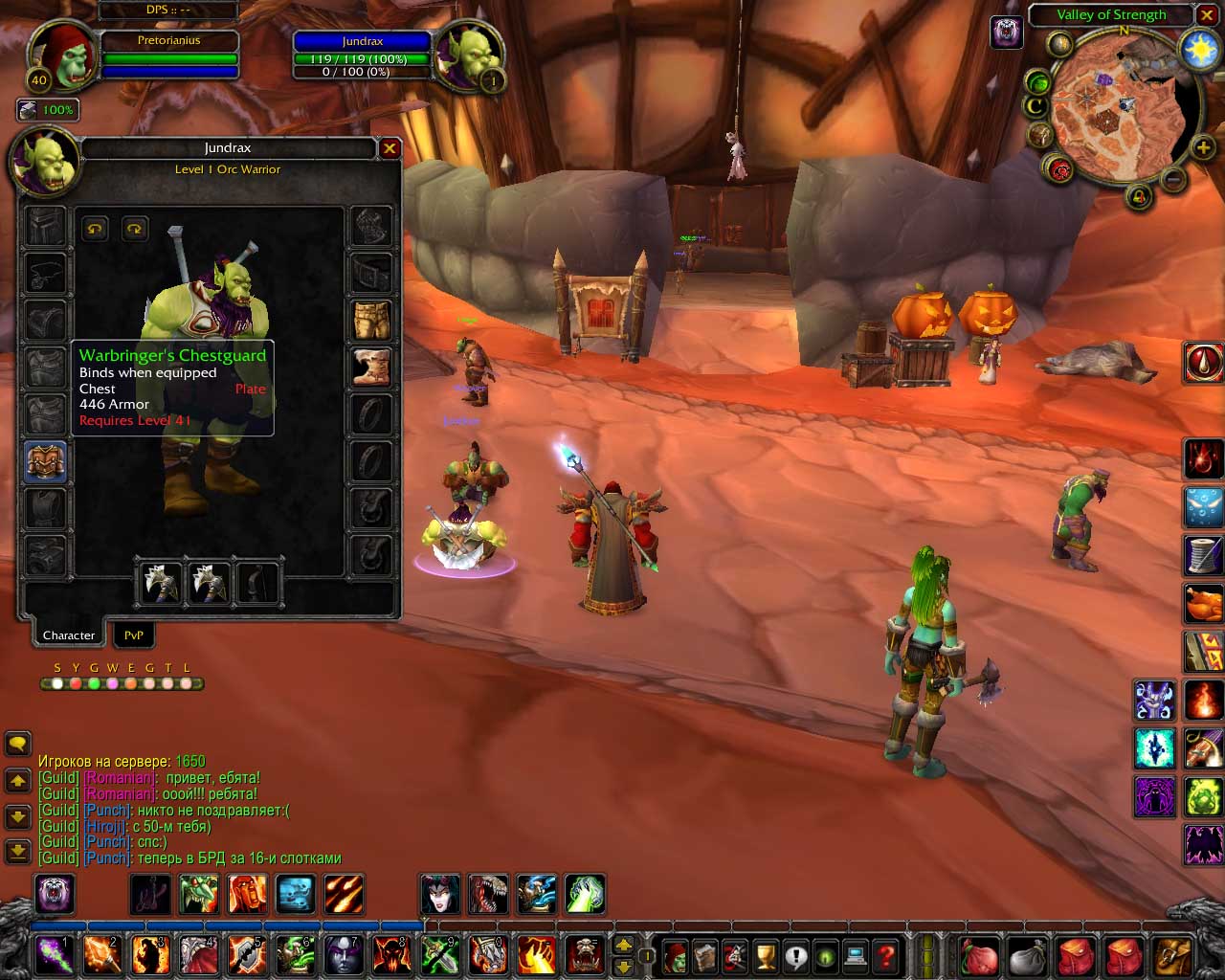The width and height of the screenshot is (1225, 980).
Task: Open character info from orc portrait button
Action: [x=675, y=956]
